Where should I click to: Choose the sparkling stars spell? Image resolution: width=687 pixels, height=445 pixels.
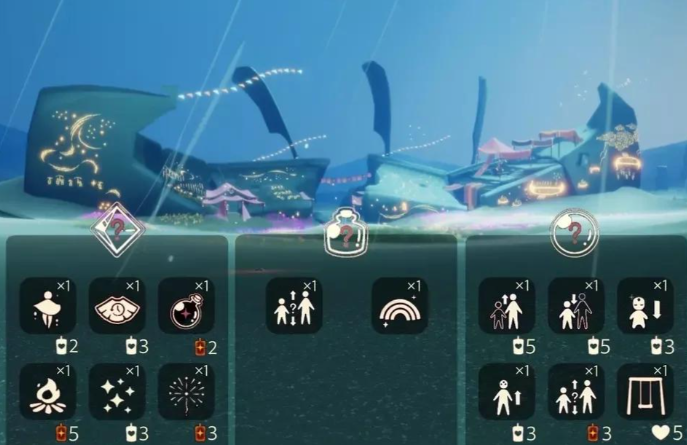point(117,391)
